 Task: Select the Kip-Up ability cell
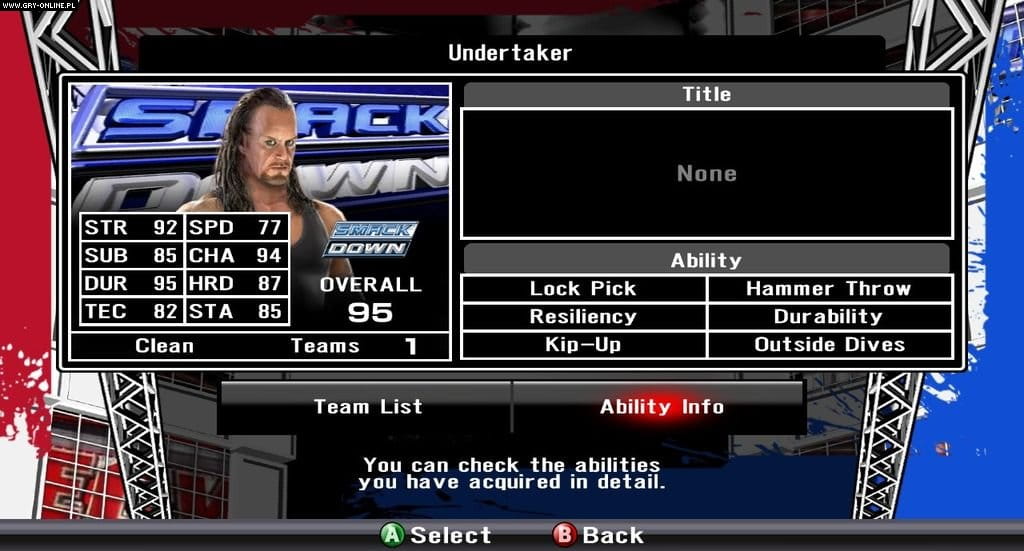tap(583, 345)
